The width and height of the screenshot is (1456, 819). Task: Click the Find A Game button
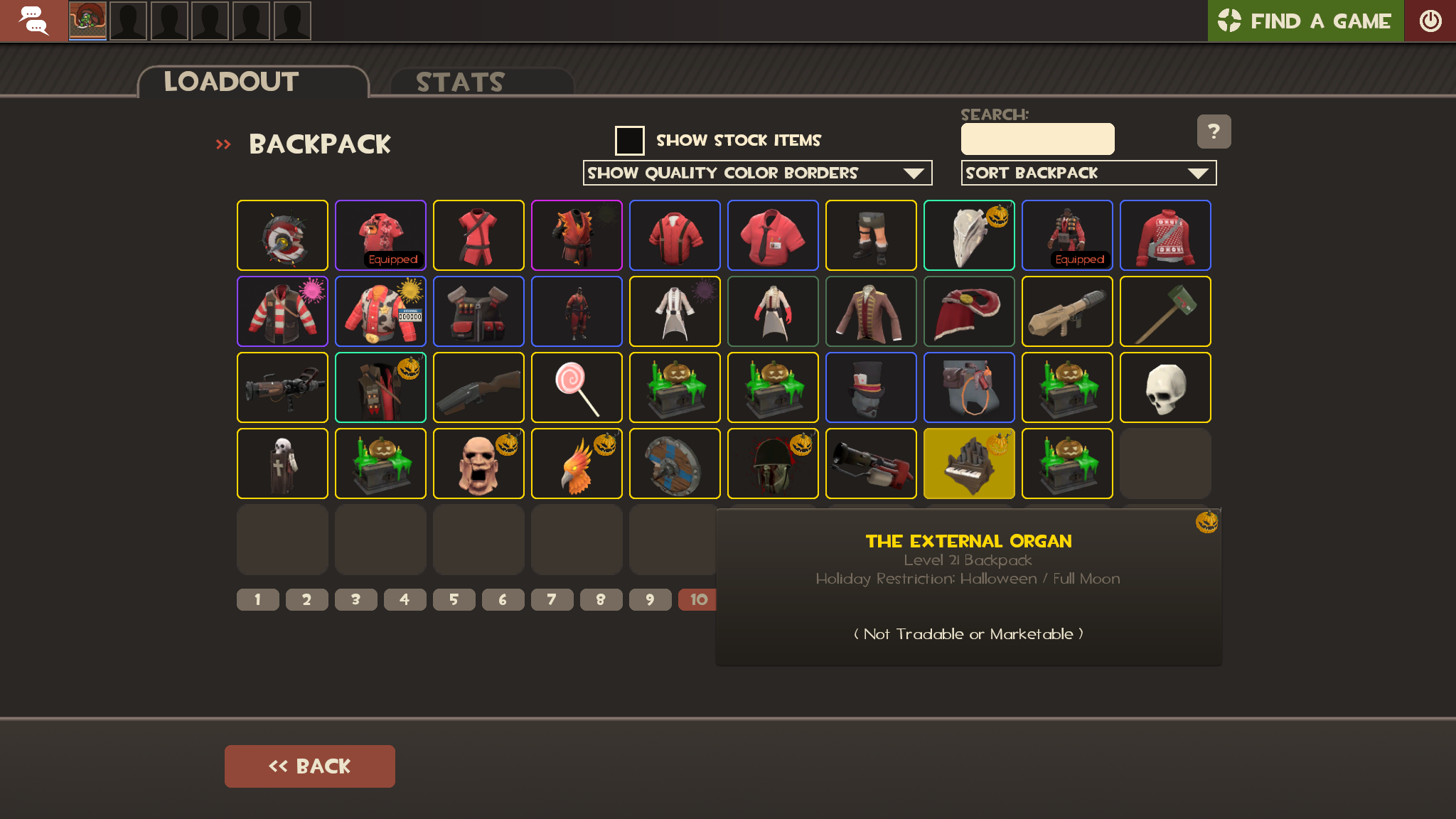1305,21
